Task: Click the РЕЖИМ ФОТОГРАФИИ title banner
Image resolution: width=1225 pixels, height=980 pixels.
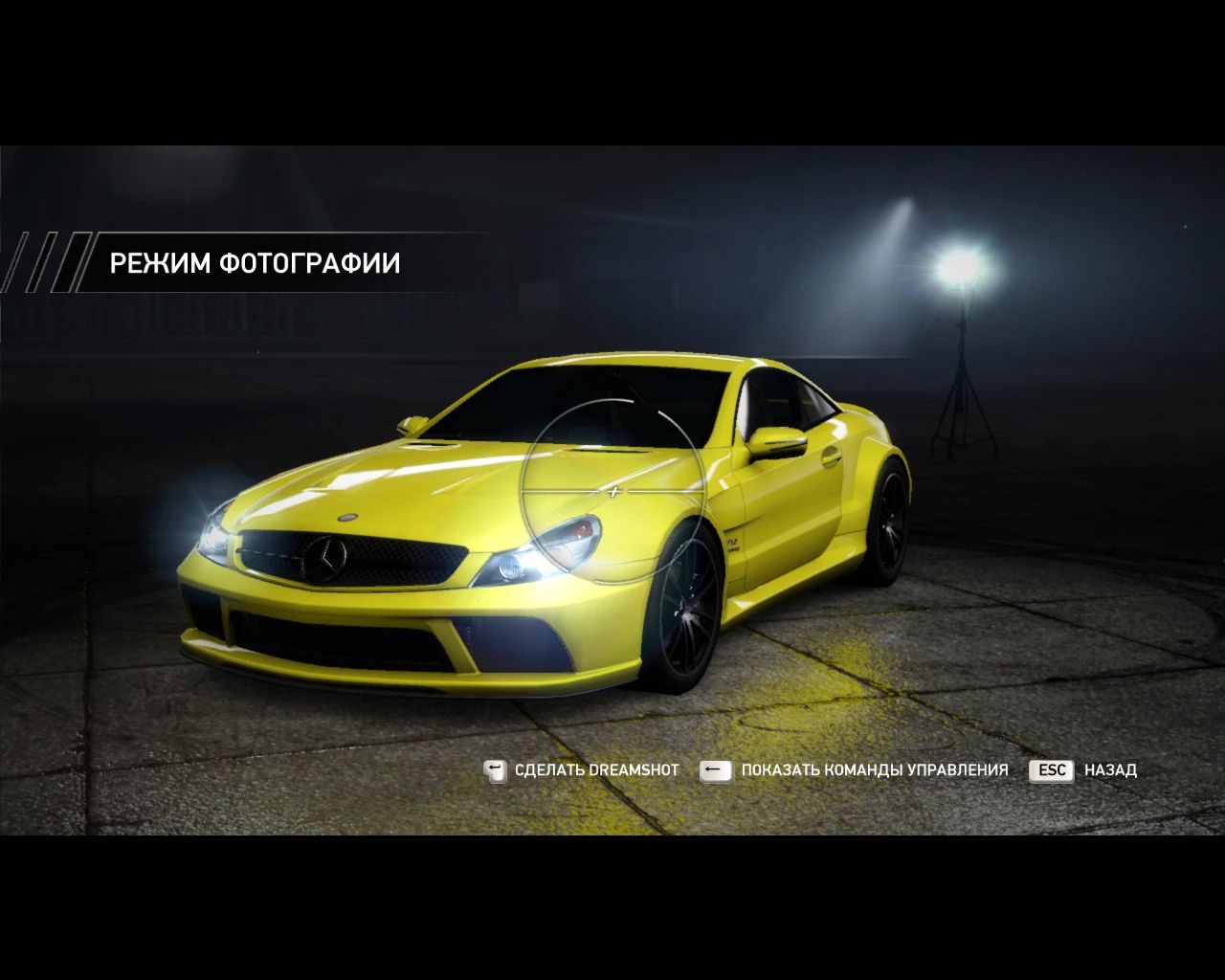Action: (256, 262)
